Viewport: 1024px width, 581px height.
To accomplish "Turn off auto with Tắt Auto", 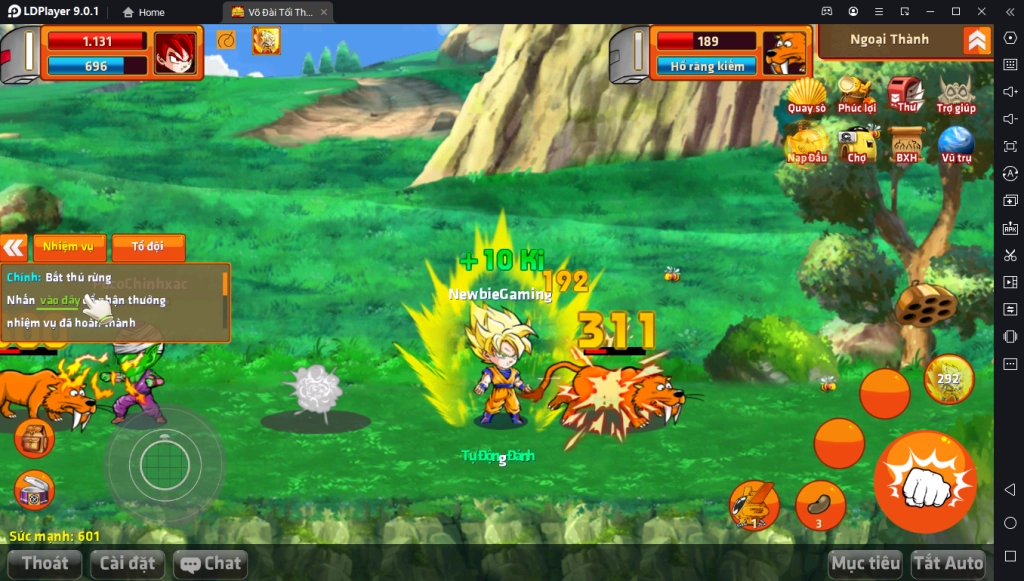I will (948, 564).
